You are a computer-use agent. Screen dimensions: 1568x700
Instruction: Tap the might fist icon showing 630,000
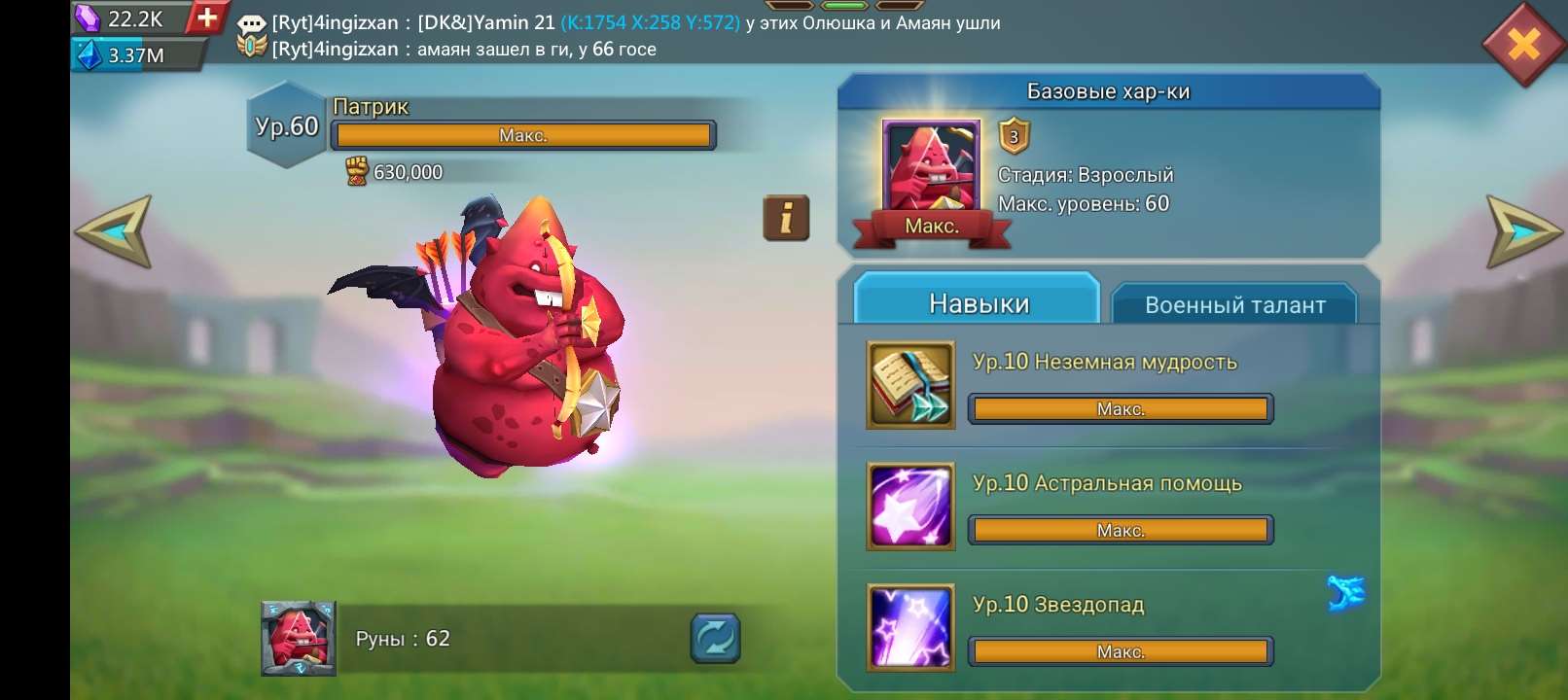[354, 171]
